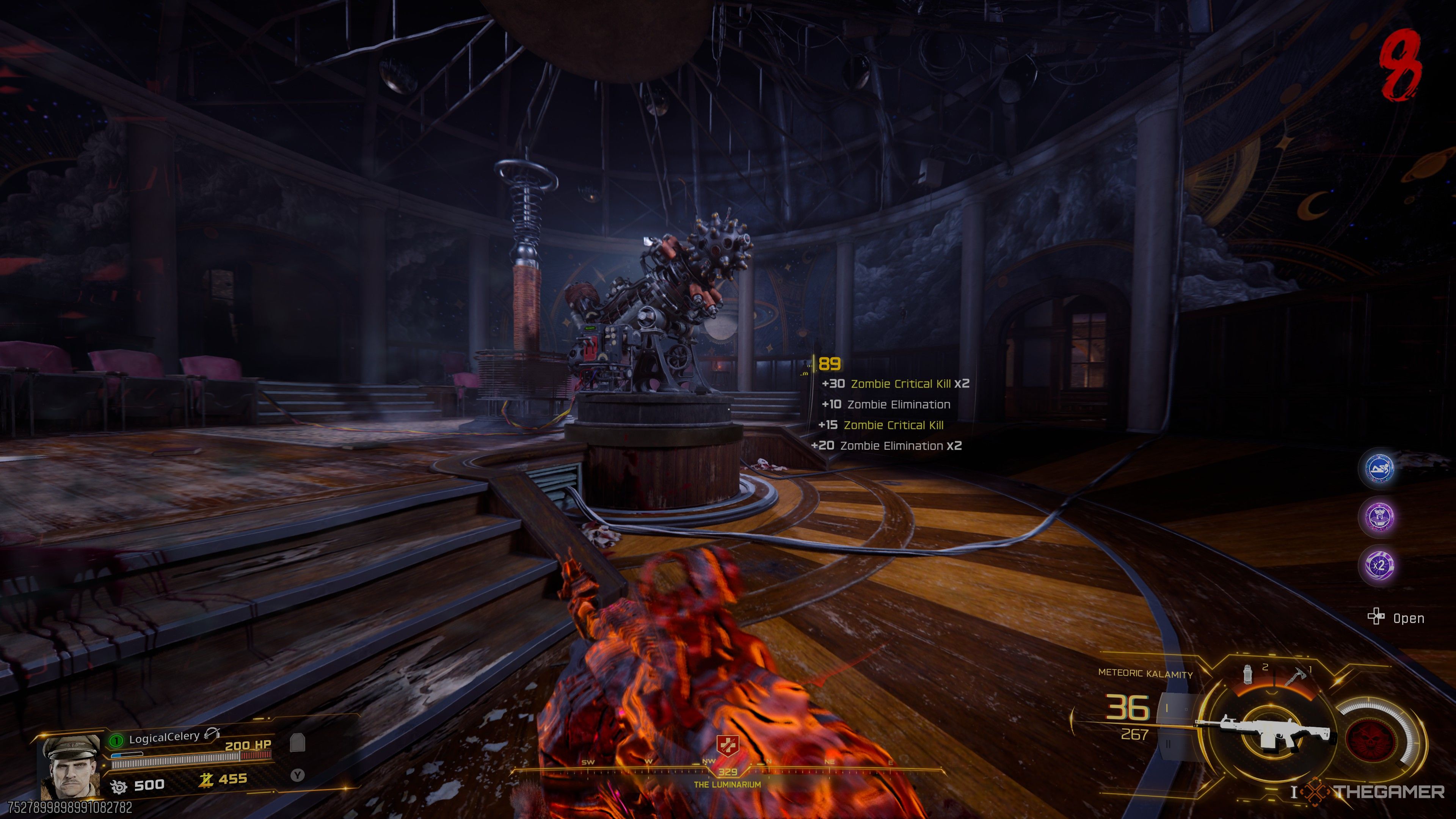Screen dimensions: 1456x819
Task: Select the blue revive figure gobblegum
Action: pyautogui.click(x=1379, y=468)
